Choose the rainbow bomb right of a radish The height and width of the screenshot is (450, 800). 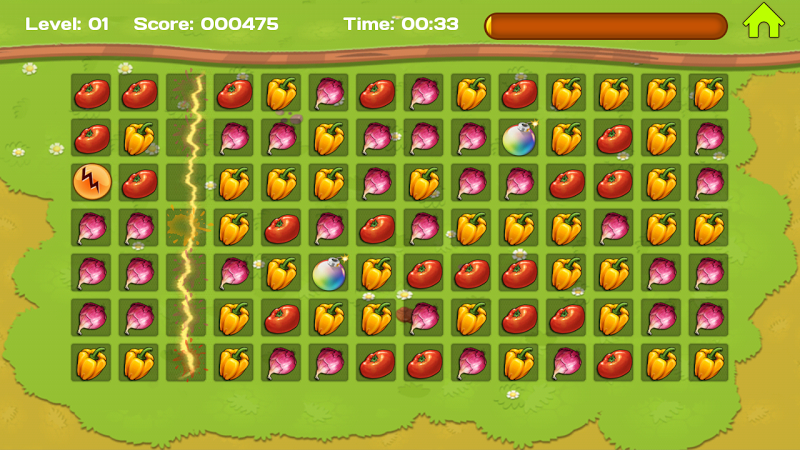point(518,137)
